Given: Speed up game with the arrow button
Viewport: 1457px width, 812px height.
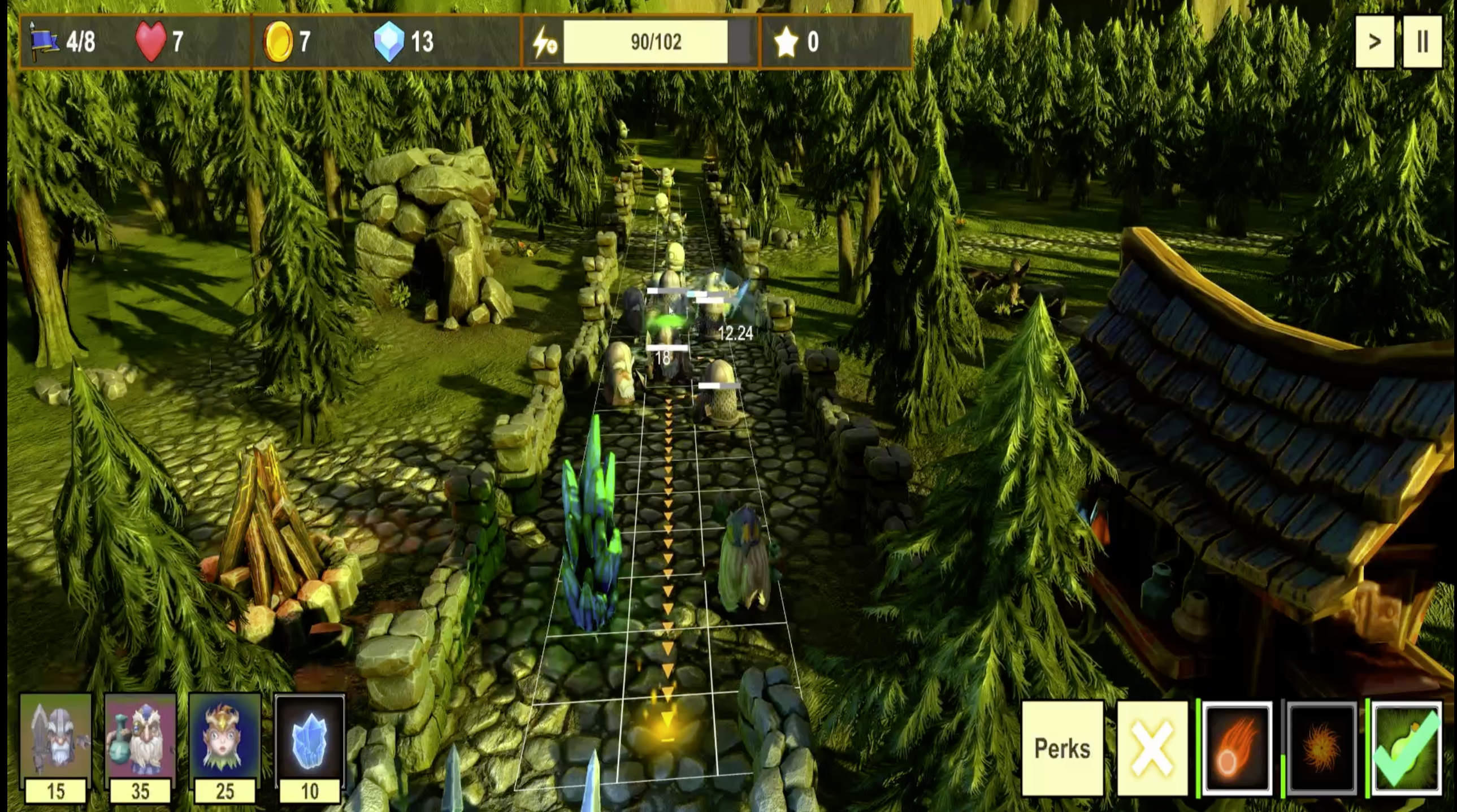Looking at the screenshot, I should 1374,42.
